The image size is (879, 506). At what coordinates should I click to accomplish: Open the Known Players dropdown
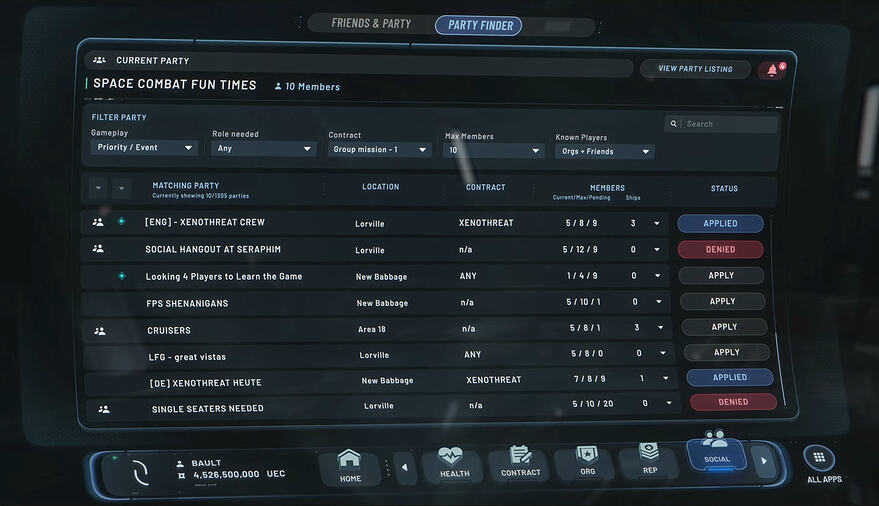point(604,152)
